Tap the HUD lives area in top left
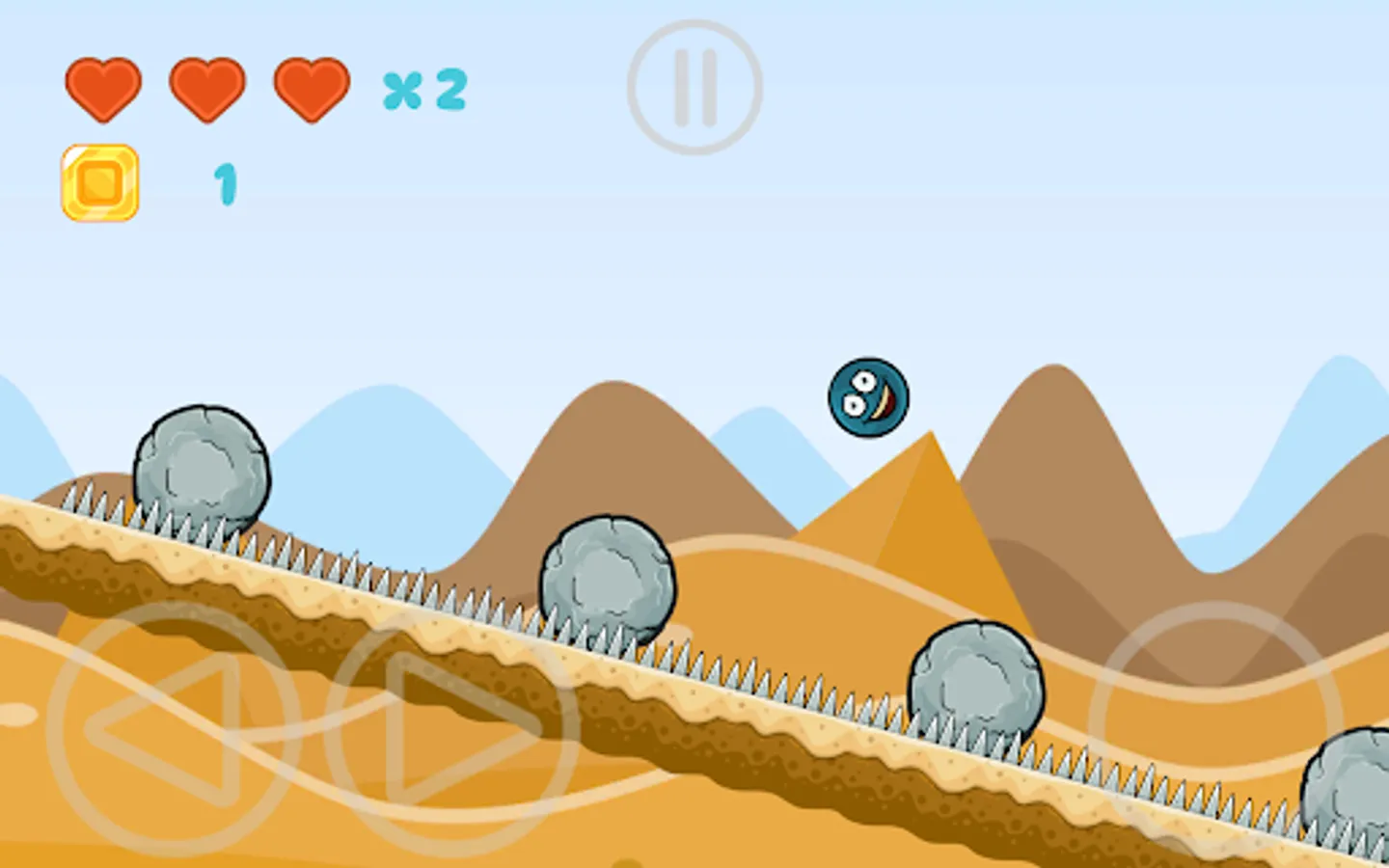This screenshot has height=868, width=1389. pyautogui.click(x=207, y=89)
